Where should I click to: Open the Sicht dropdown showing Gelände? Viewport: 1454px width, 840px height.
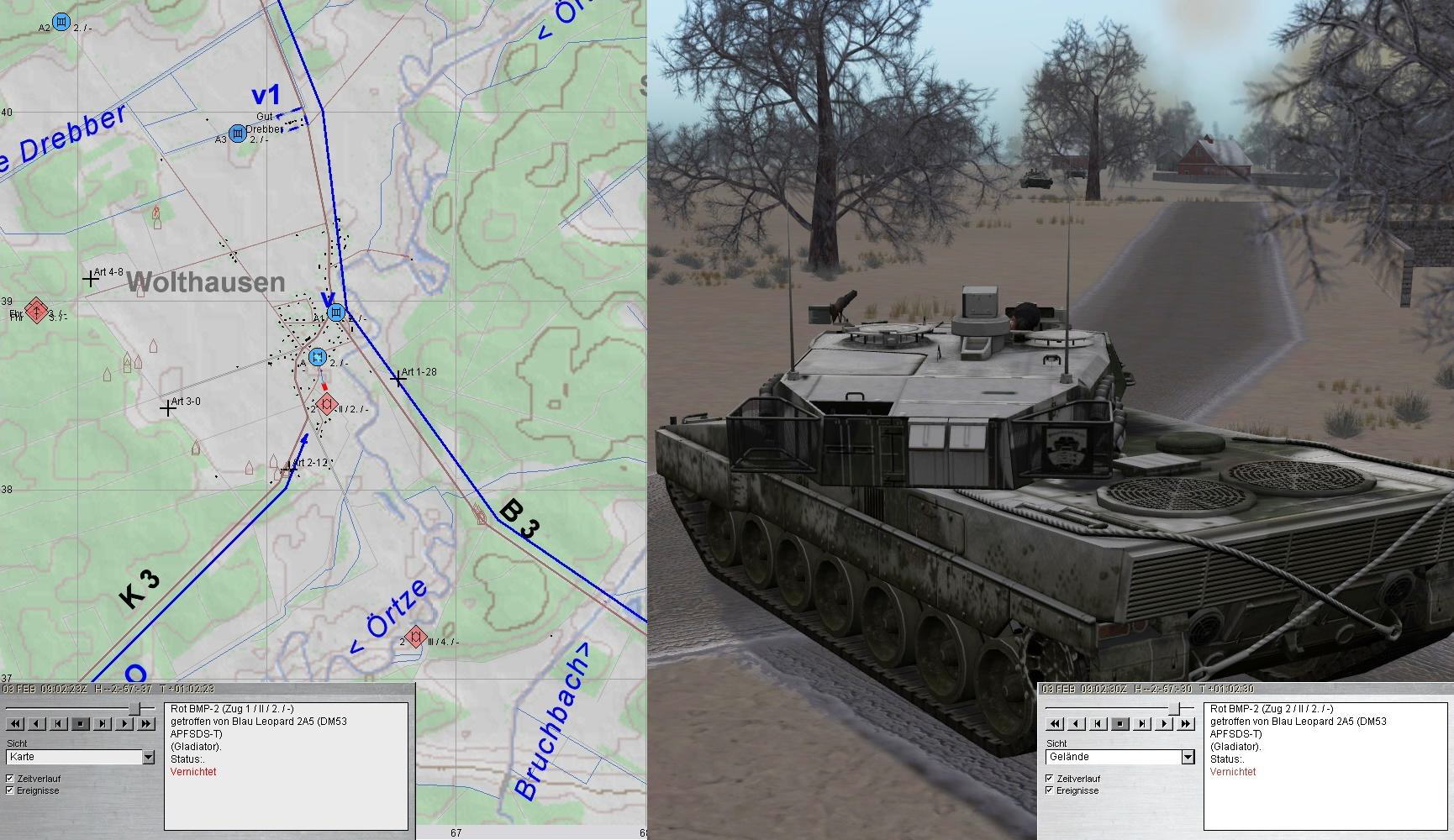(x=1188, y=757)
